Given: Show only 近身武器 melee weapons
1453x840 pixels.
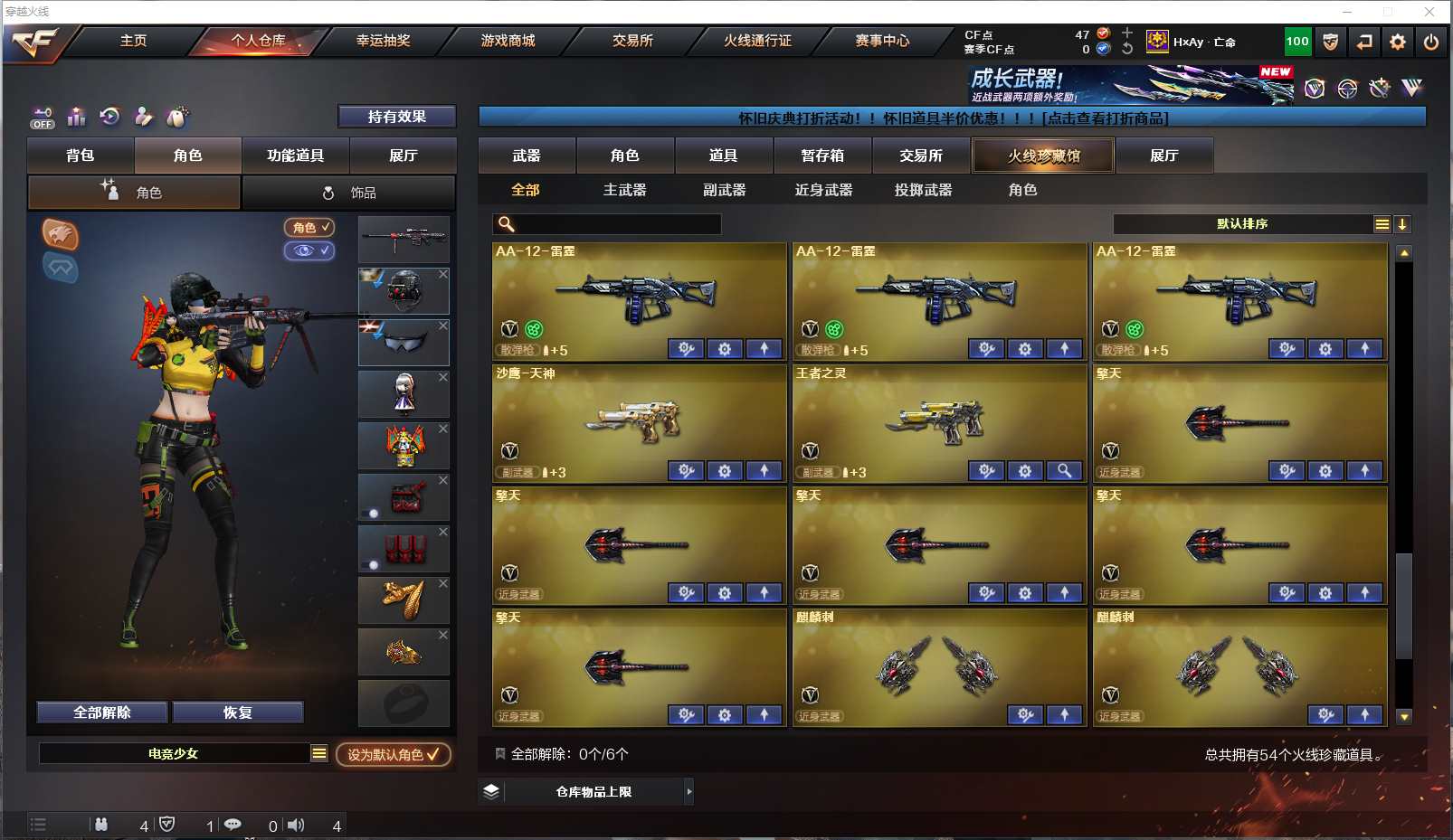Looking at the screenshot, I should [823, 190].
